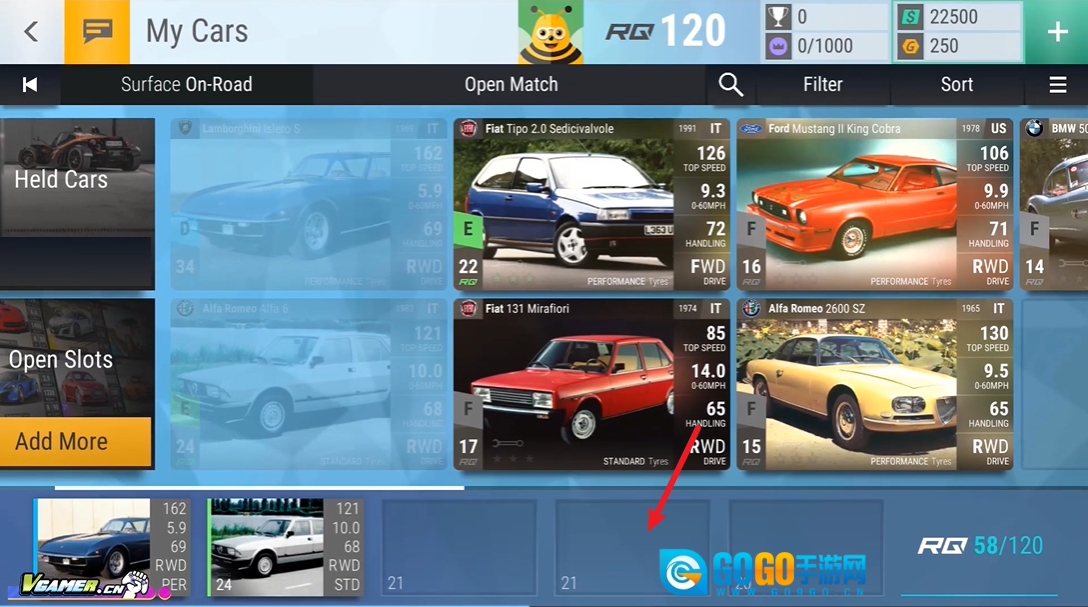Choose the Open Match option
Viewport: 1088px width, 607px height.
pyautogui.click(x=511, y=85)
